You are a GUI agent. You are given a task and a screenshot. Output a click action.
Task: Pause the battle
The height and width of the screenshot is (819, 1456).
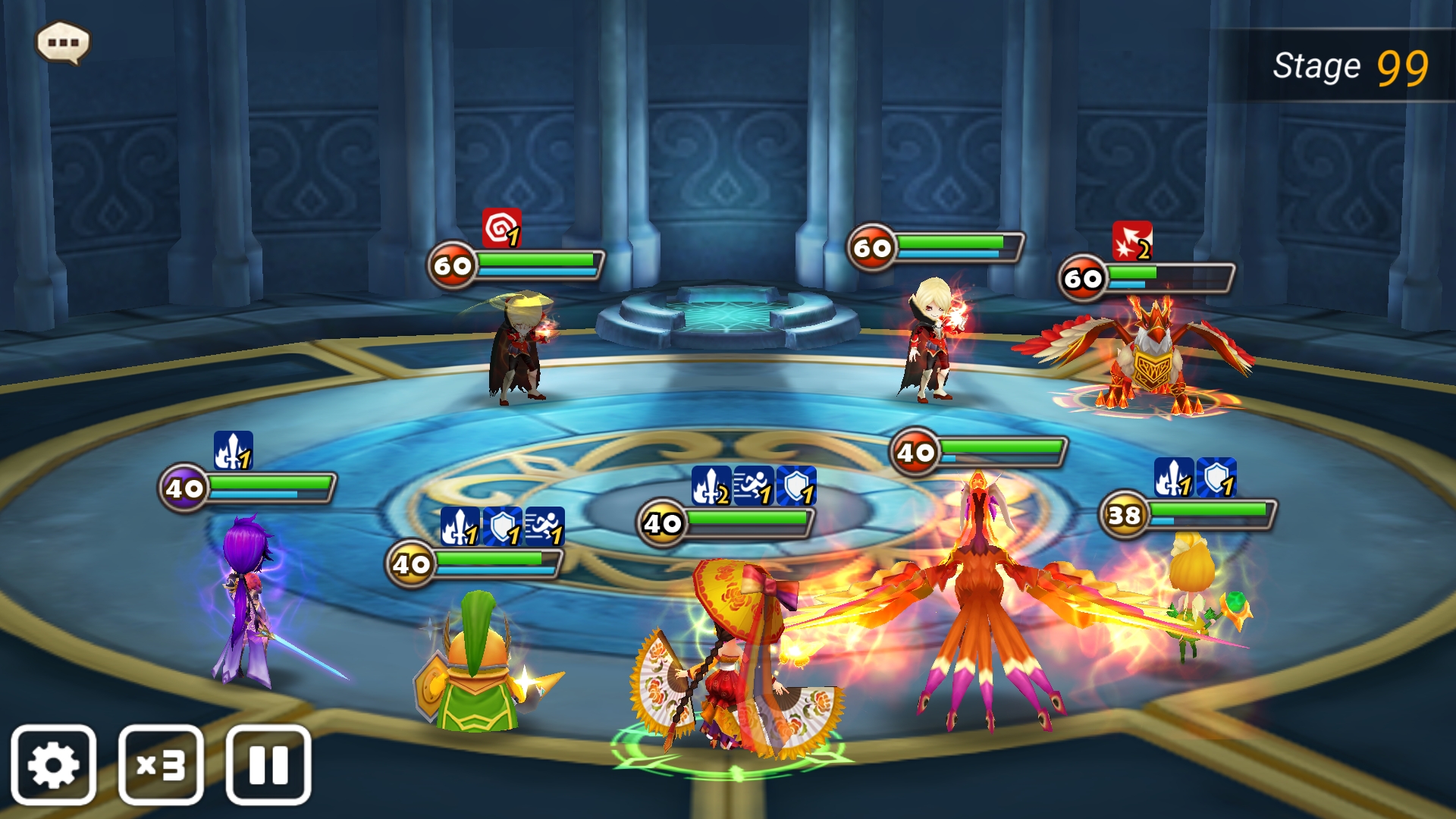click(x=268, y=764)
